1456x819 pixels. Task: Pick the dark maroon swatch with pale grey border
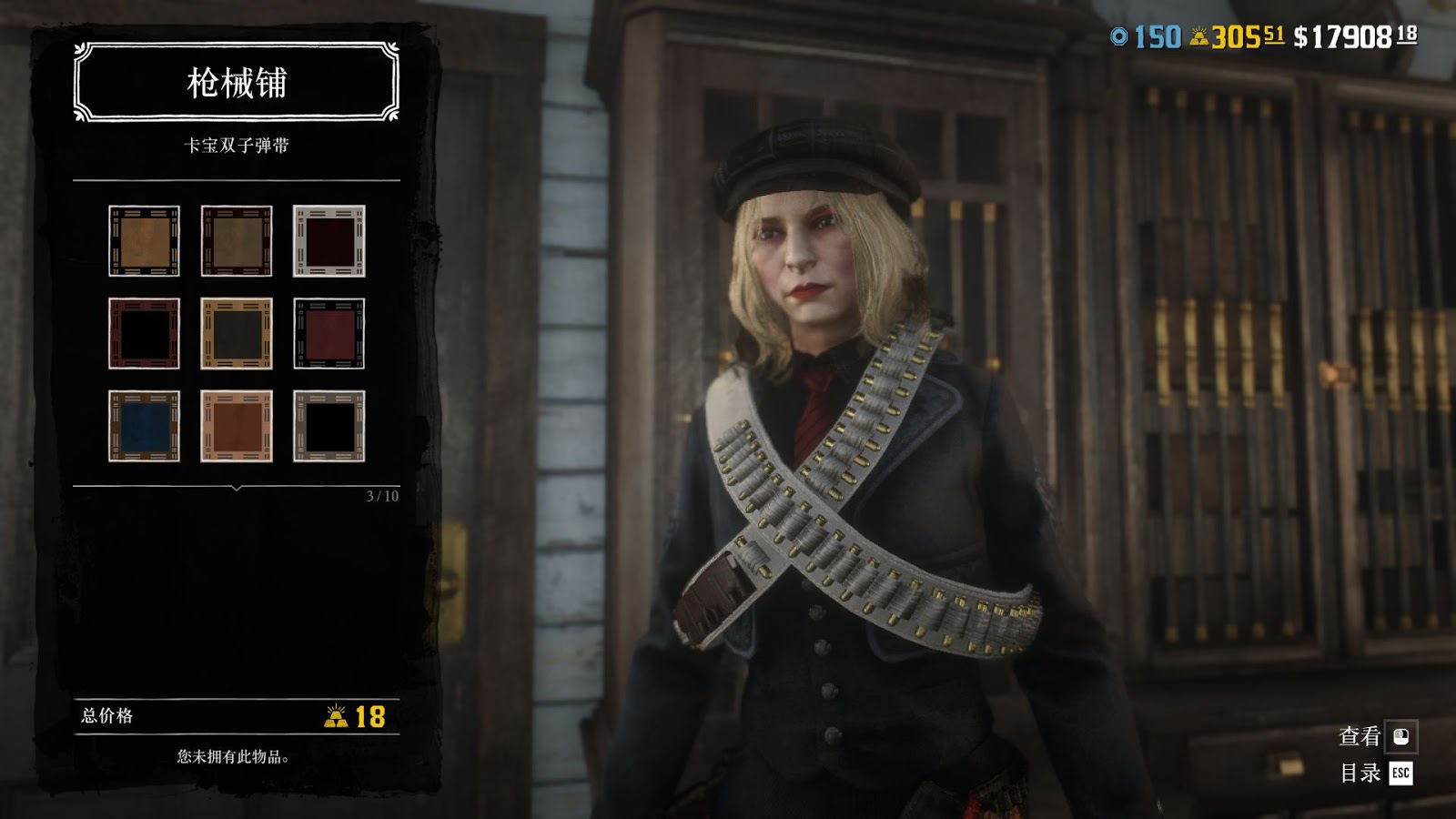coord(329,241)
